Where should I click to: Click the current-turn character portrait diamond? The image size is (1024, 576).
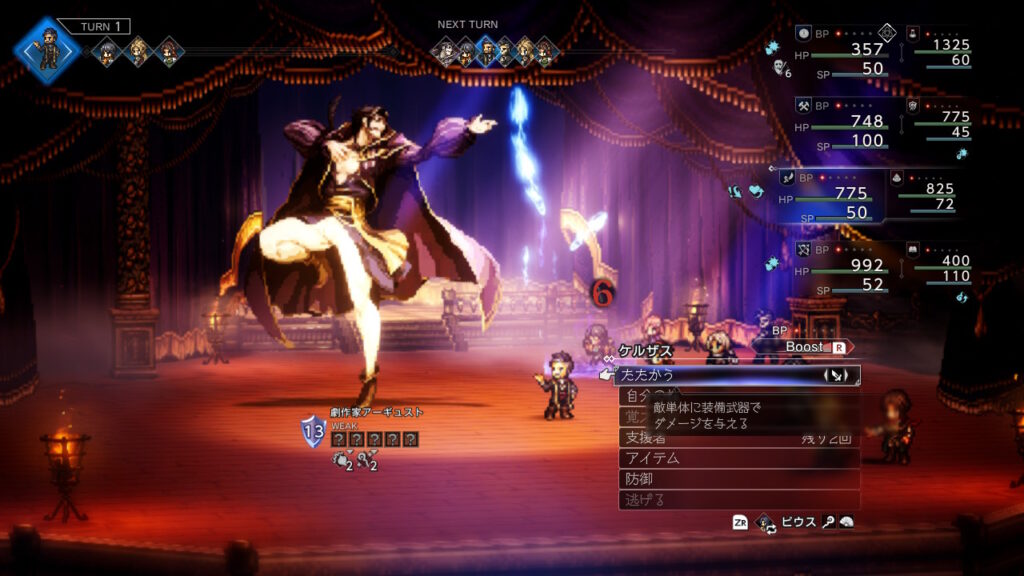47,48
